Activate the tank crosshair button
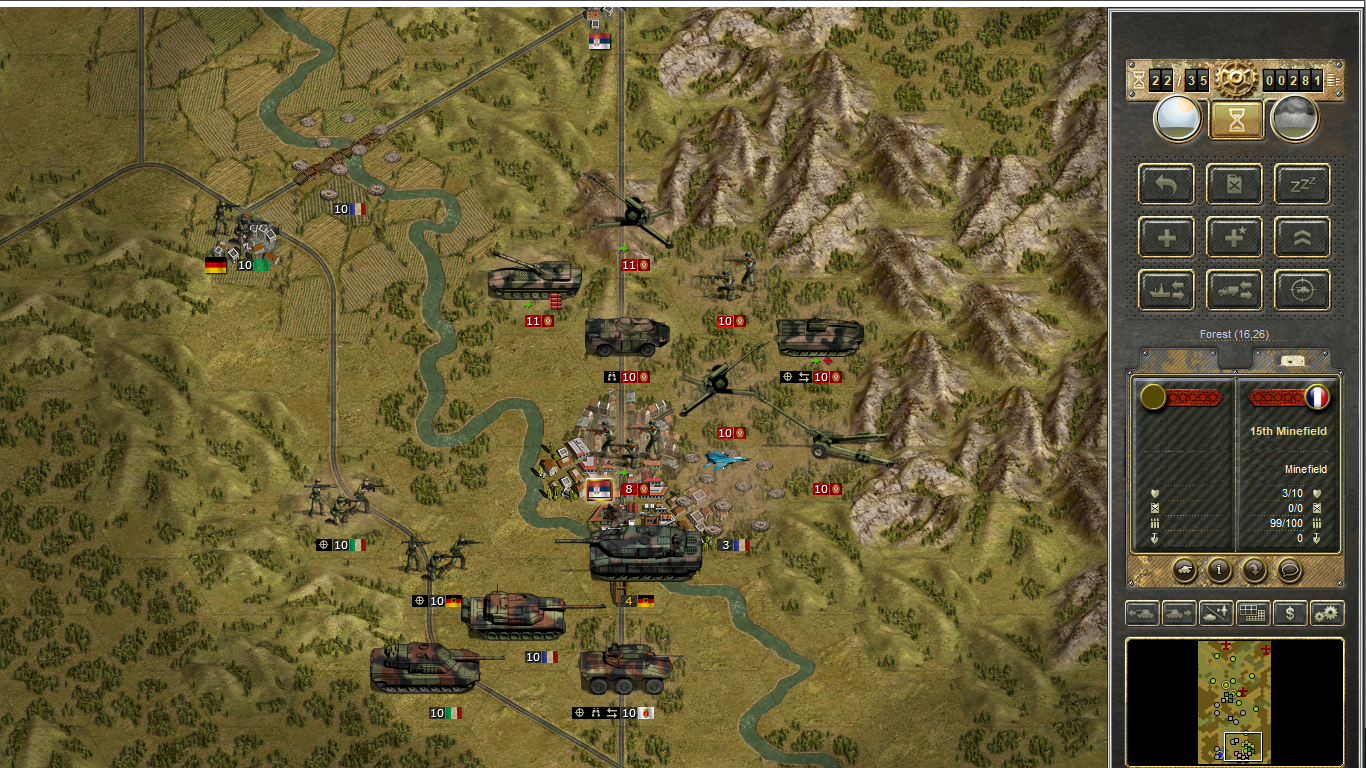 pos(1302,290)
